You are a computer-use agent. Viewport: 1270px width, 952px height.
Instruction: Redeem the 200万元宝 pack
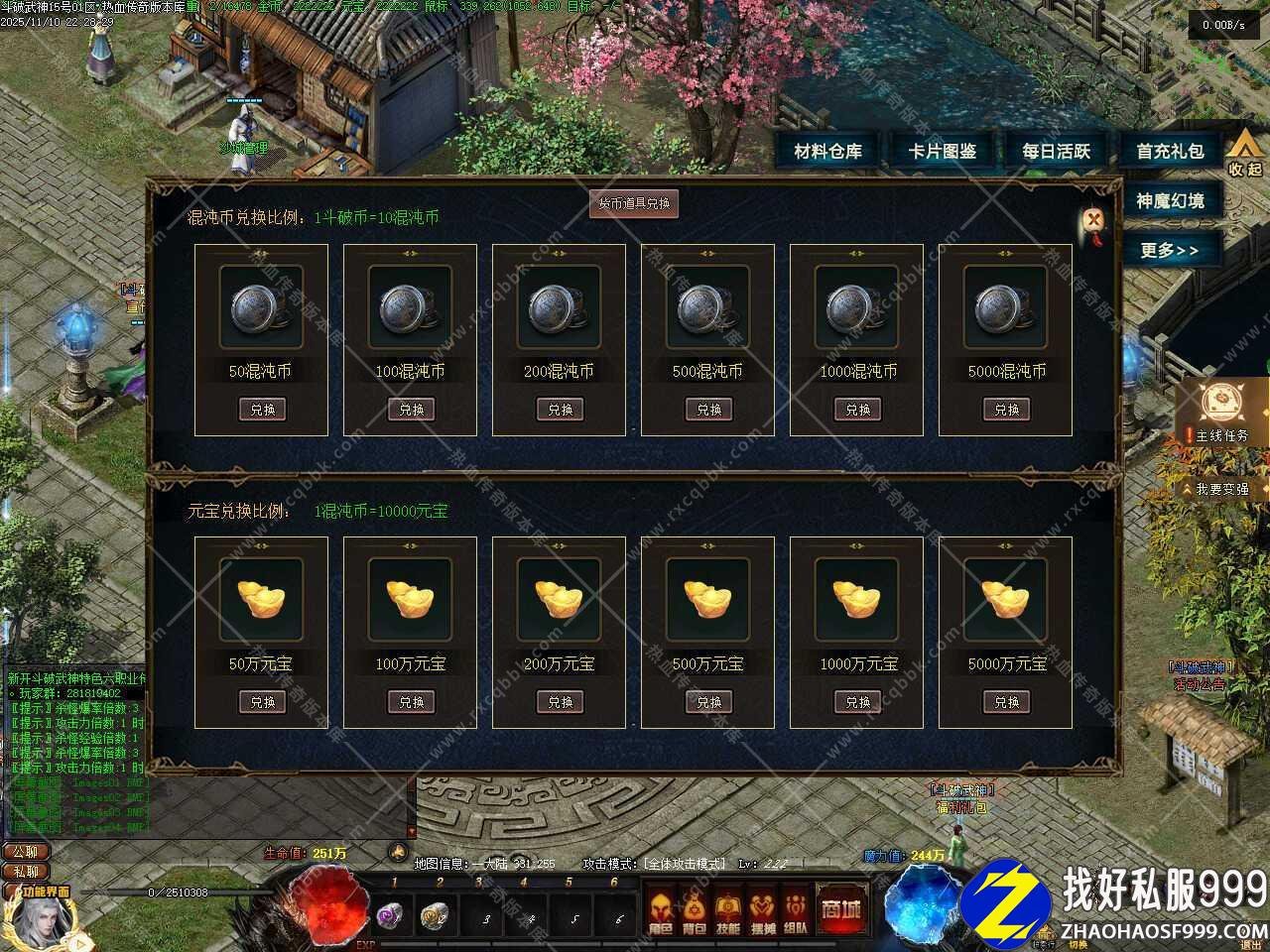point(560,702)
